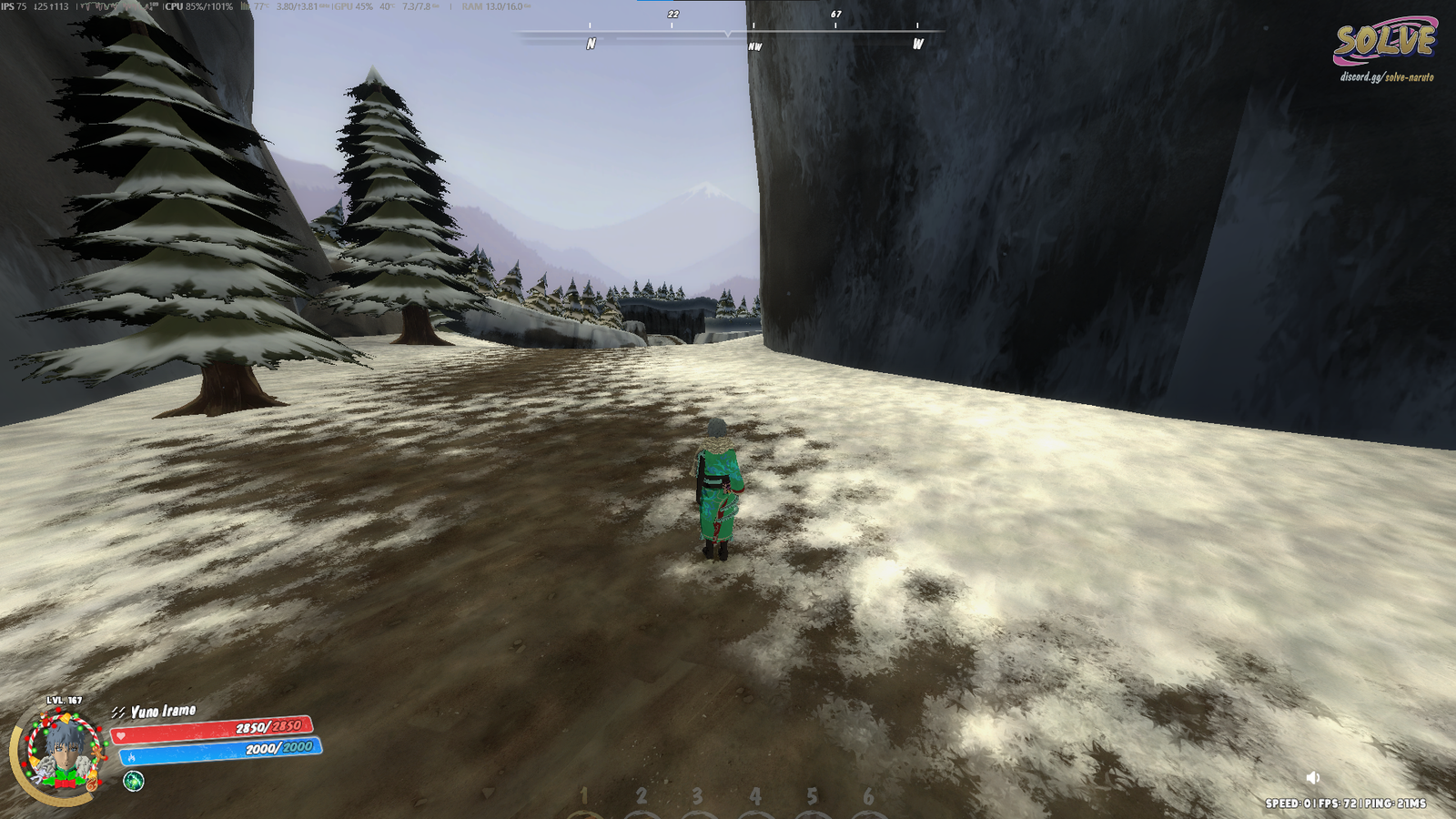
Task: Open the discord.gg/solve-naruto link
Action: tap(1386, 77)
